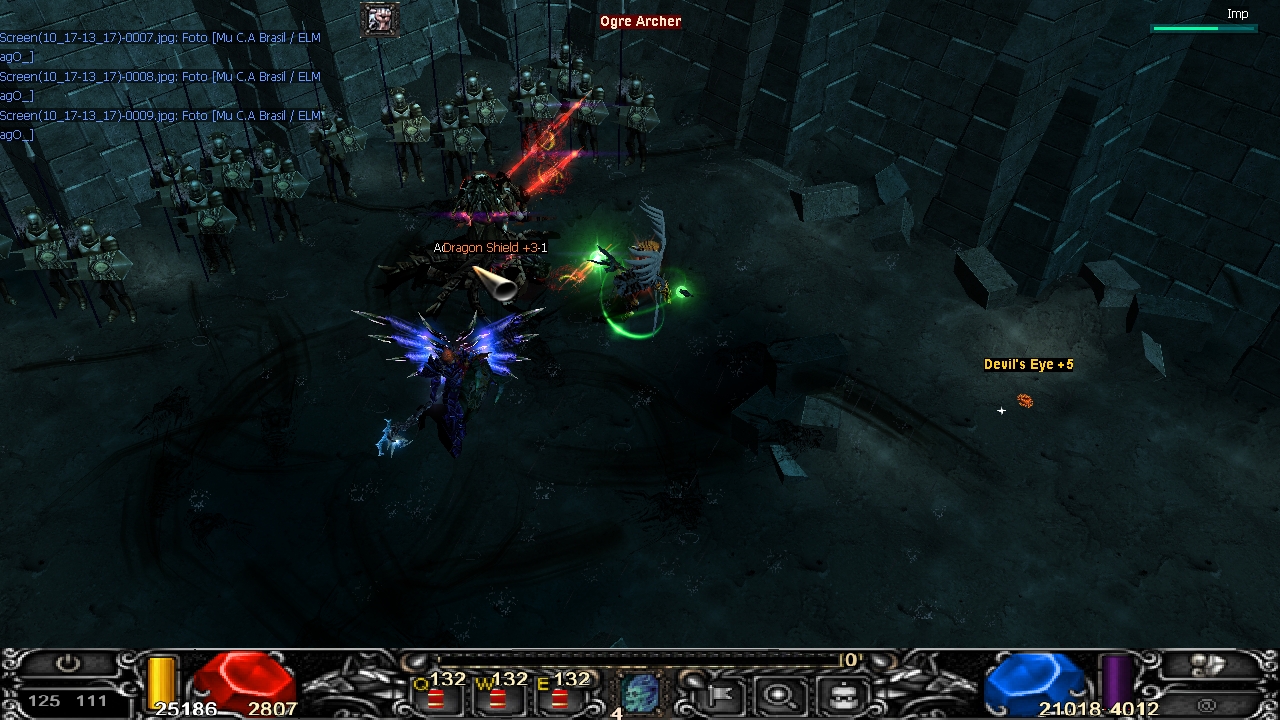Image resolution: width=1280 pixels, height=720 pixels.
Task: Use the potion in the E slot
Action: tap(559, 696)
